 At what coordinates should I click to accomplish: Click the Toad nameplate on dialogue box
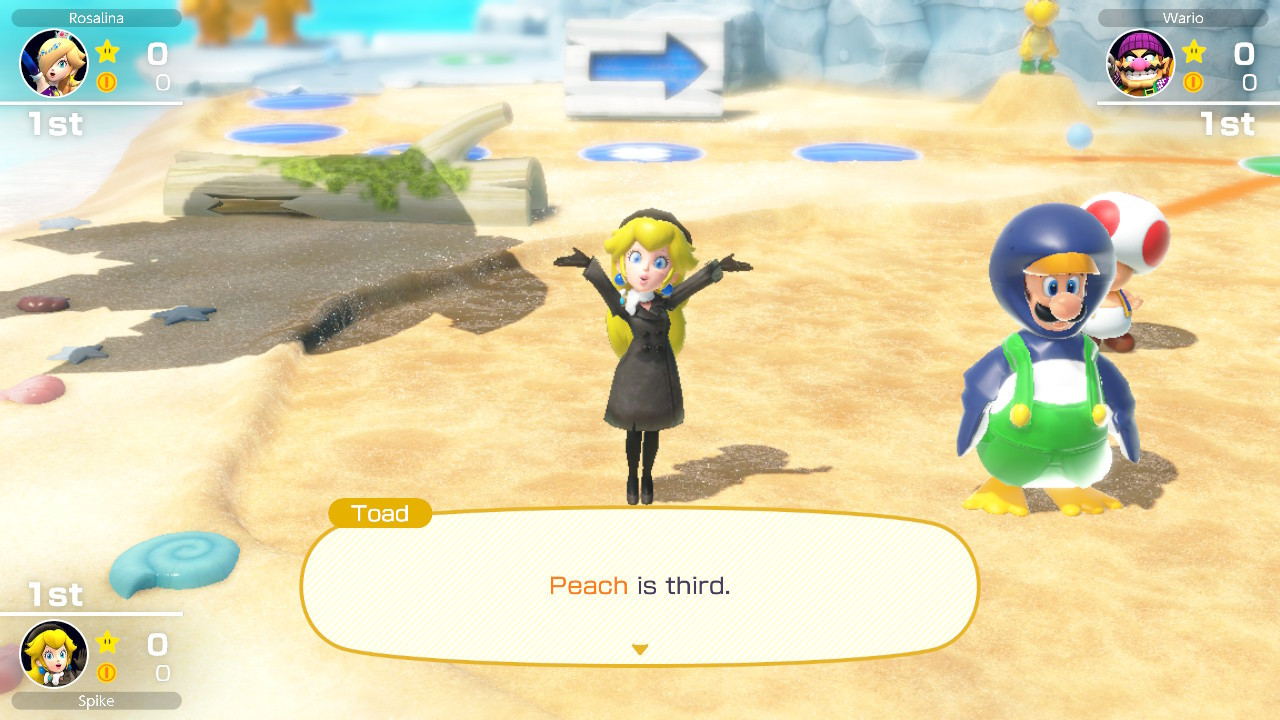[x=380, y=514]
